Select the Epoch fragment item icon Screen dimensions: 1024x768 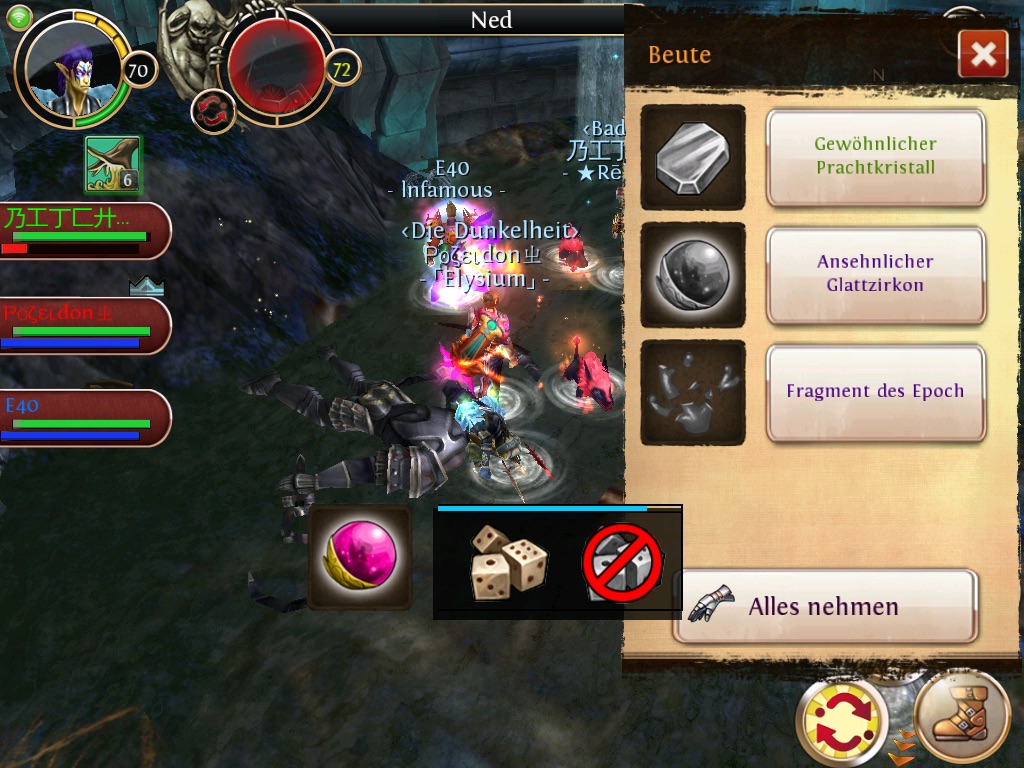[x=692, y=392]
